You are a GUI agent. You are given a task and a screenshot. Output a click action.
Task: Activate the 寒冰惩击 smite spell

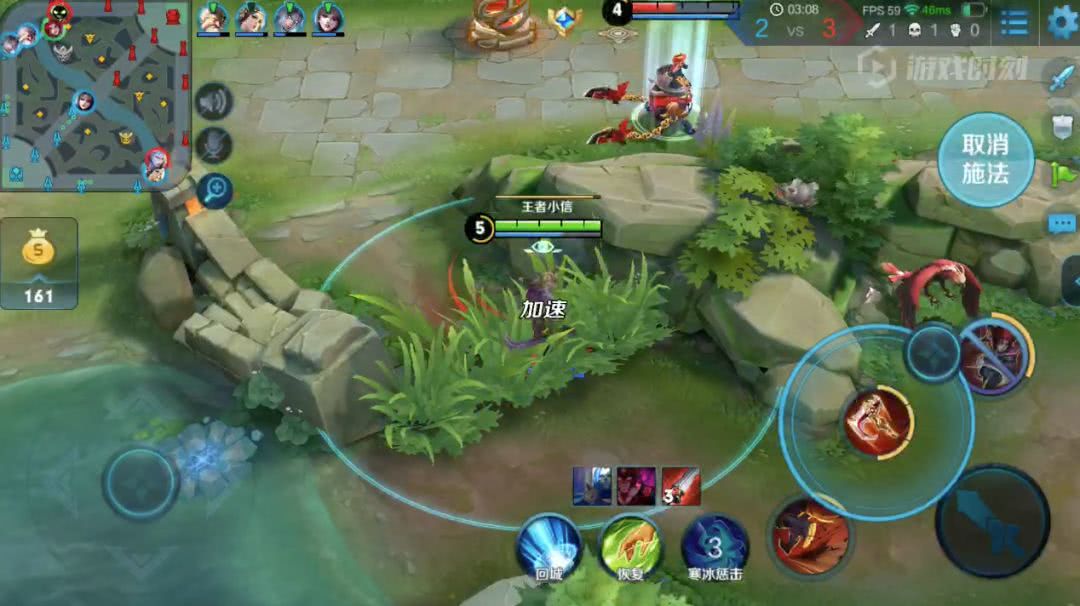tap(715, 546)
